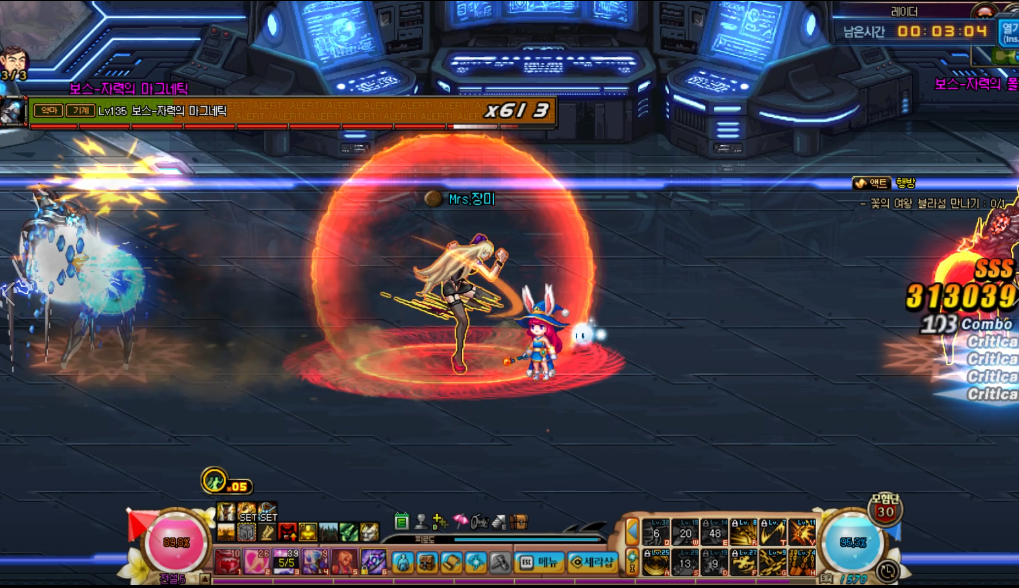The height and width of the screenshot is (588, 1019).
Task: Open the character info blue figure button
Action: pyautogui.click(x=402, y=563)
